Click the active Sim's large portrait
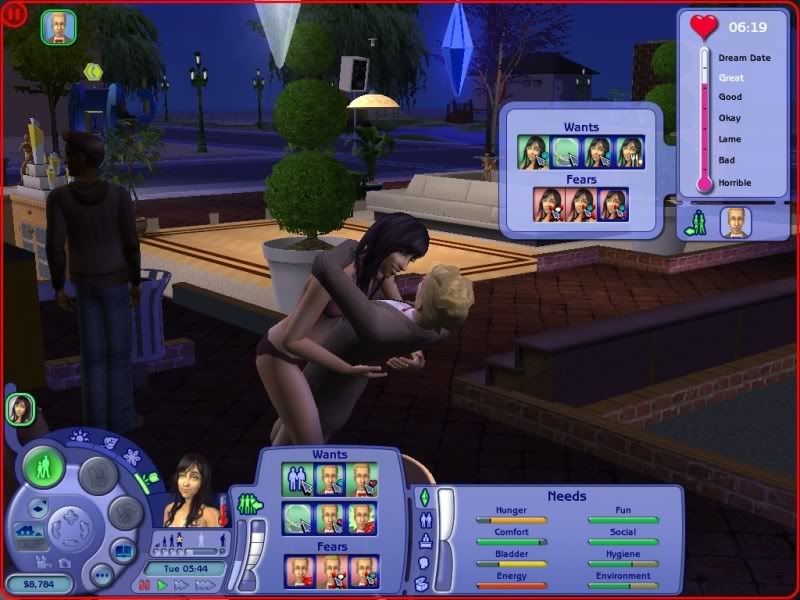 pos(192,497)
